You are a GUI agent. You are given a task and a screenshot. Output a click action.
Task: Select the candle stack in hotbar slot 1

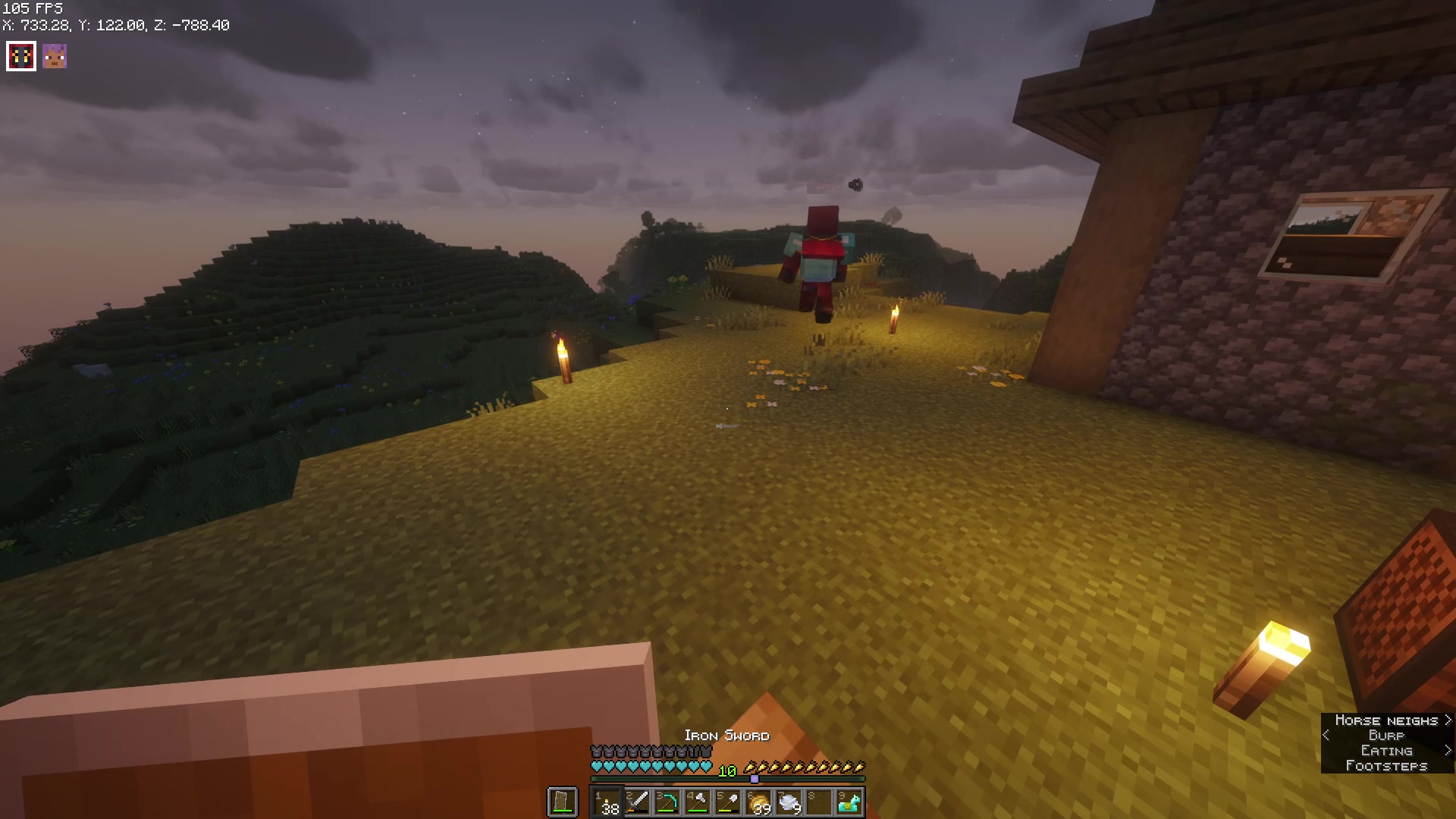pyautogui.click(x=607, y=802)
